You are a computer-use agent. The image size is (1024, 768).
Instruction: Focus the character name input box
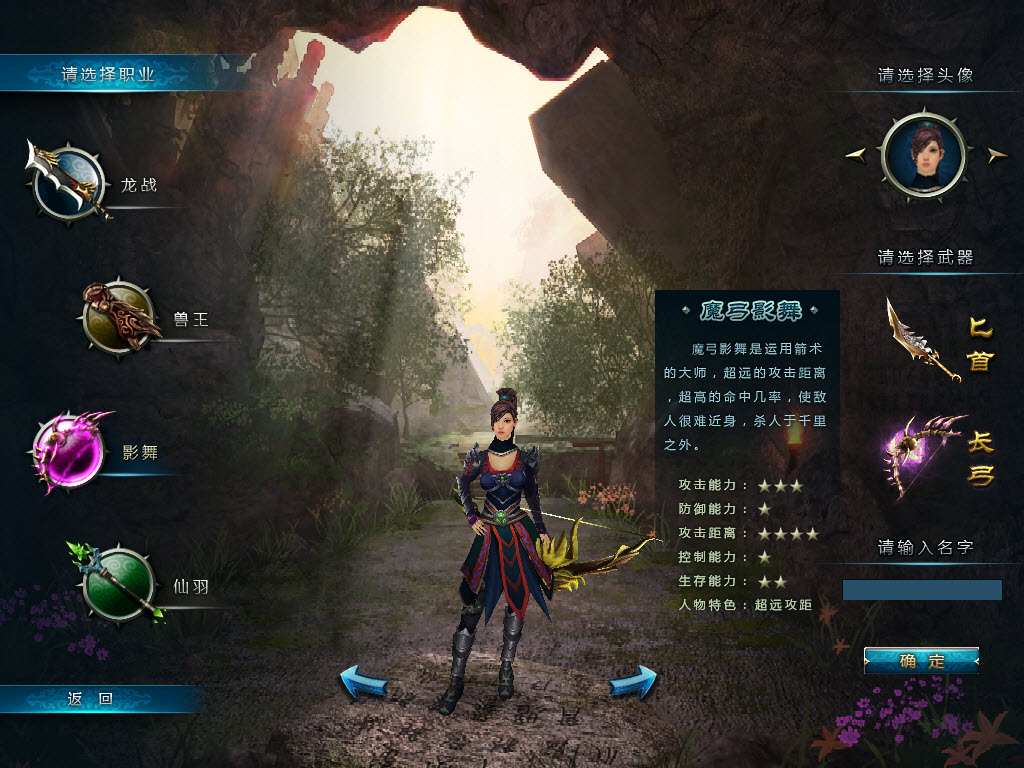(921, 590)
